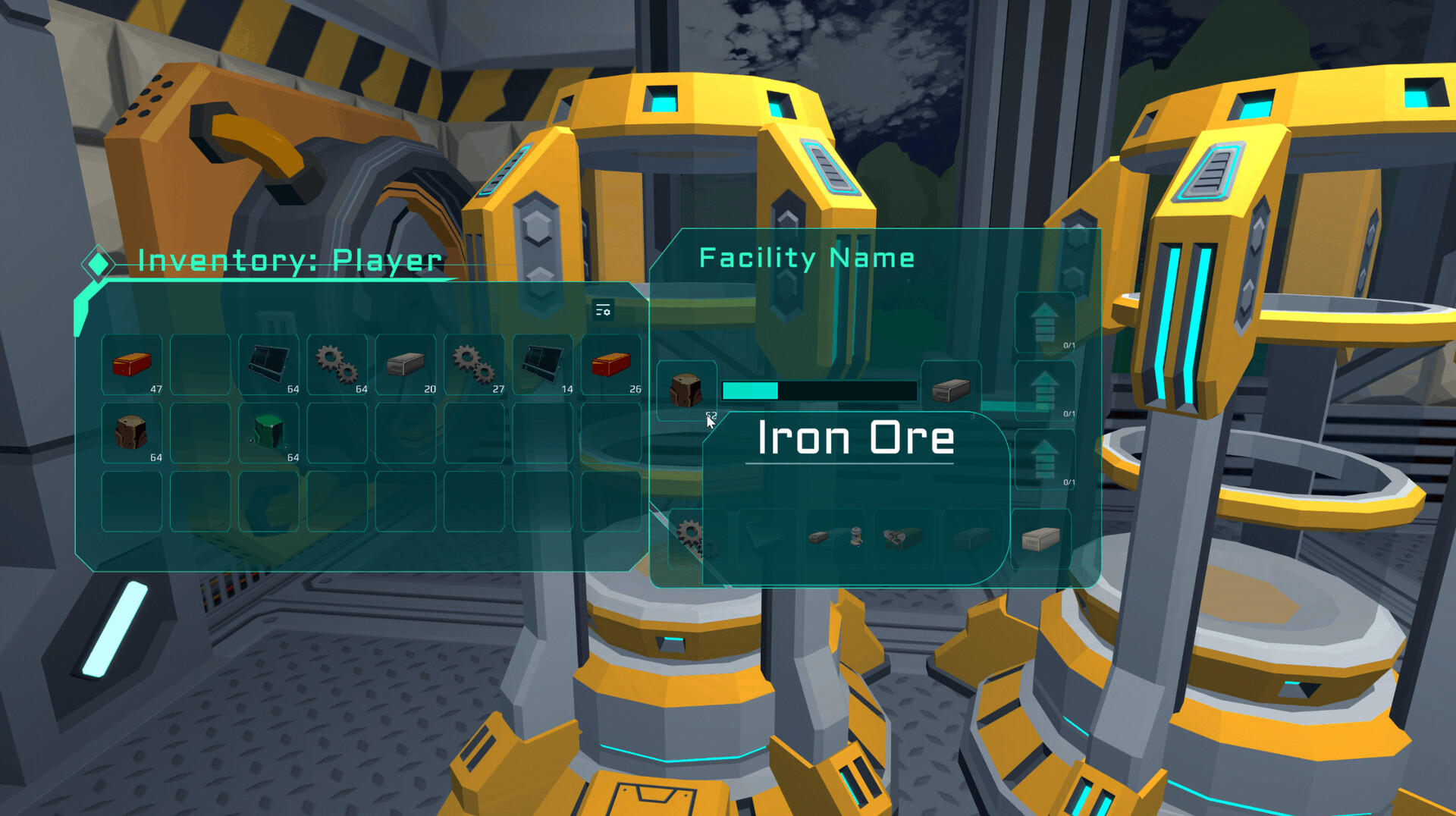
Task: Select the gear recipe icon at panel bottom
Action: (690, 531)
